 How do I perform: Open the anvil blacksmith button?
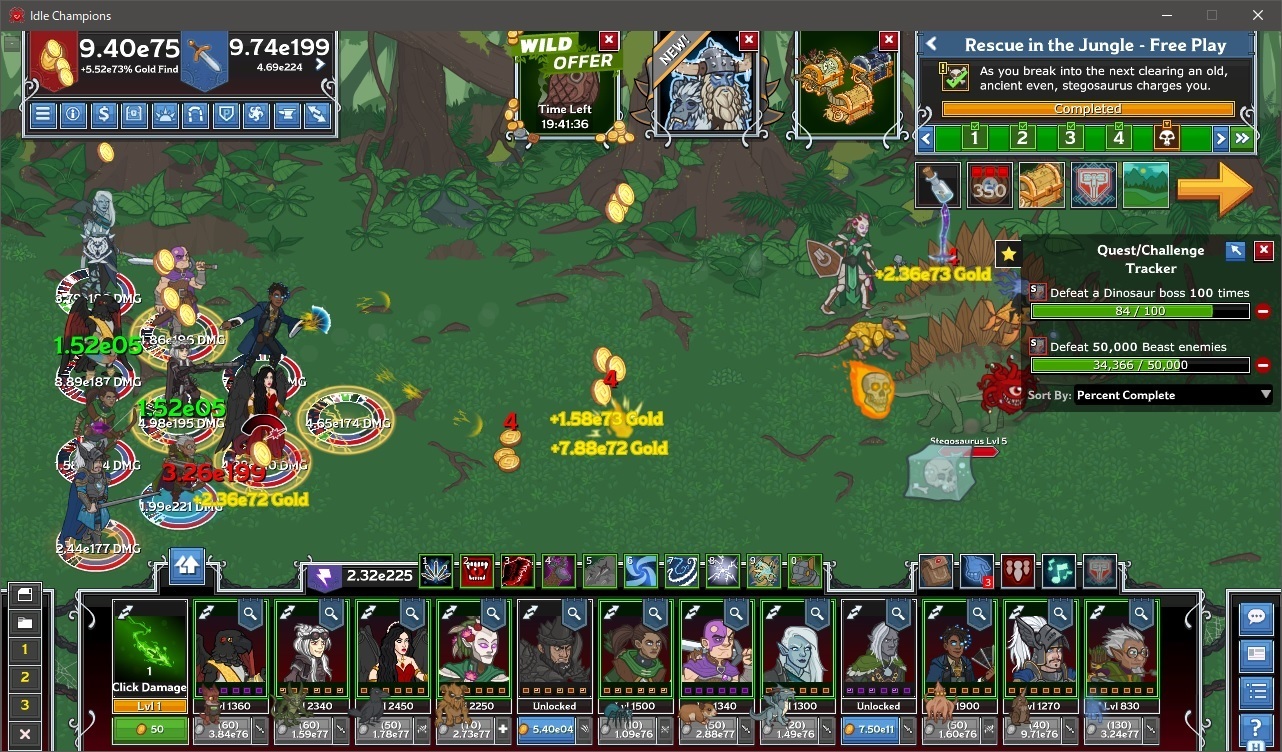286,114
